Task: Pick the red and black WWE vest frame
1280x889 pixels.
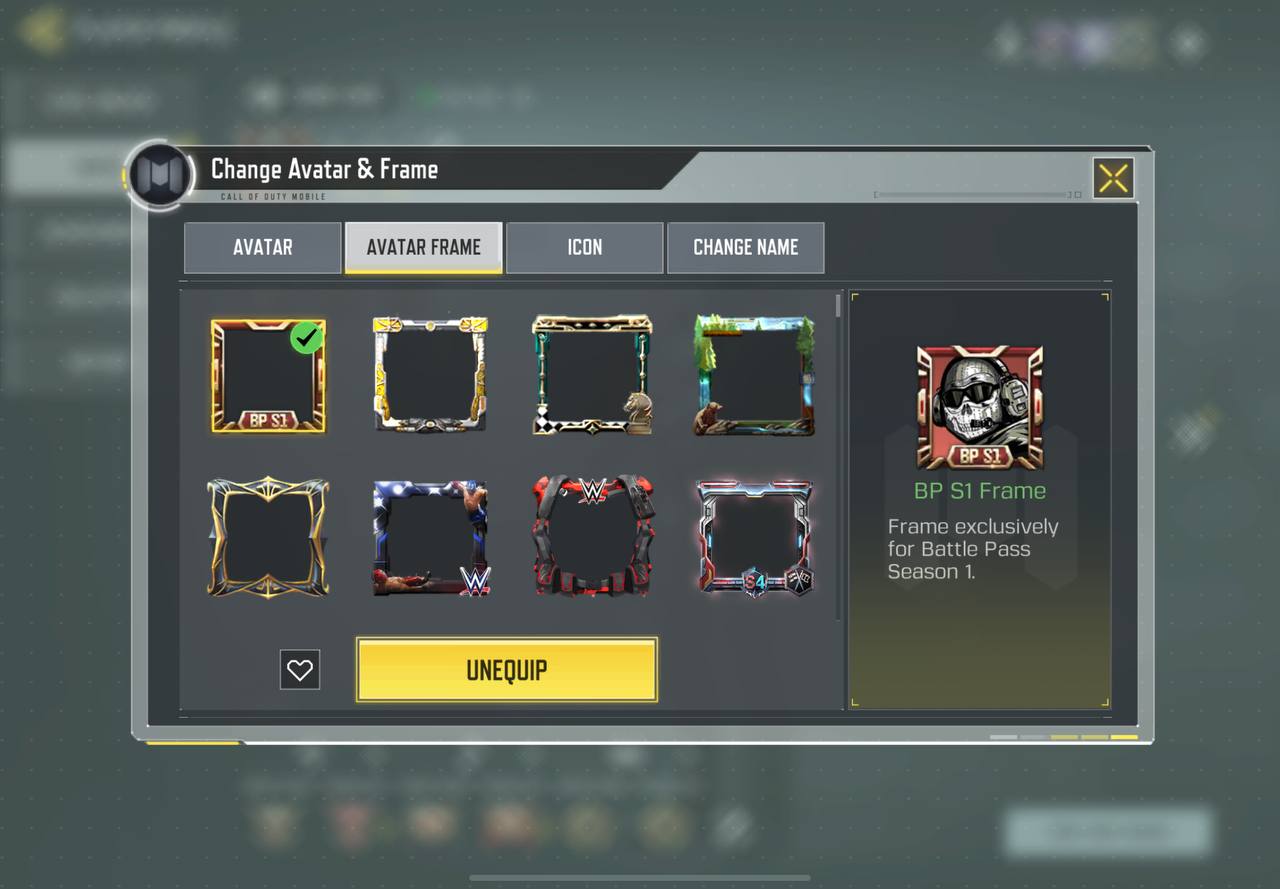Action: click(592, 537)
